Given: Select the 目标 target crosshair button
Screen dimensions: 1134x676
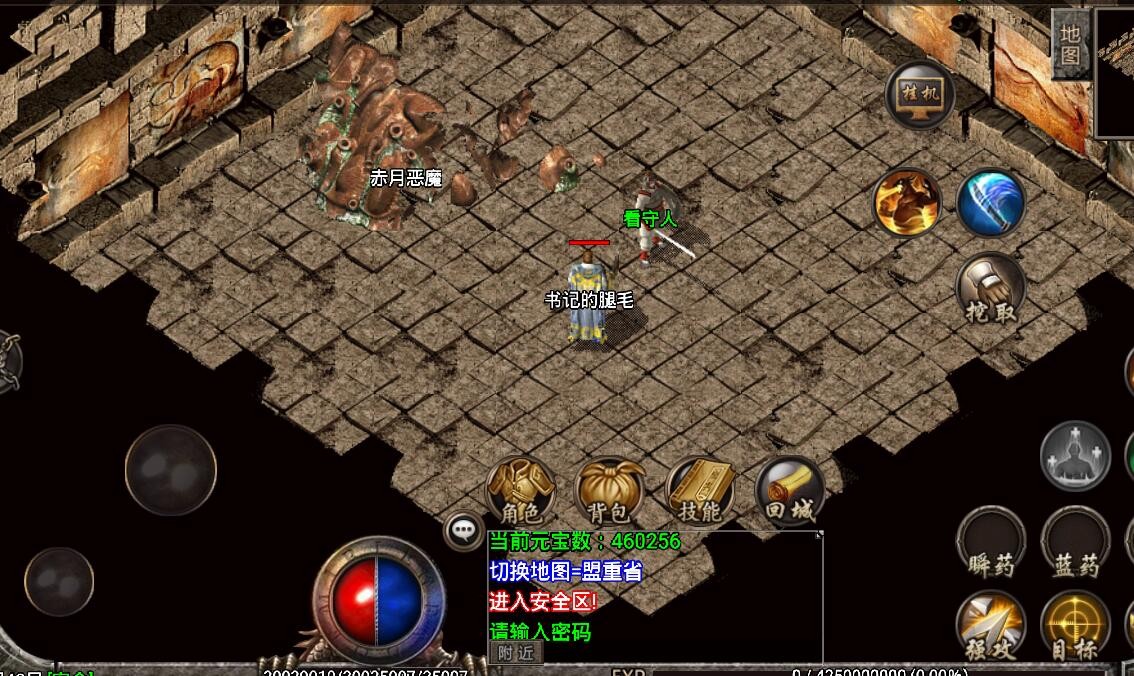Looking at the screenshot, I should (x=1075, y=627).
